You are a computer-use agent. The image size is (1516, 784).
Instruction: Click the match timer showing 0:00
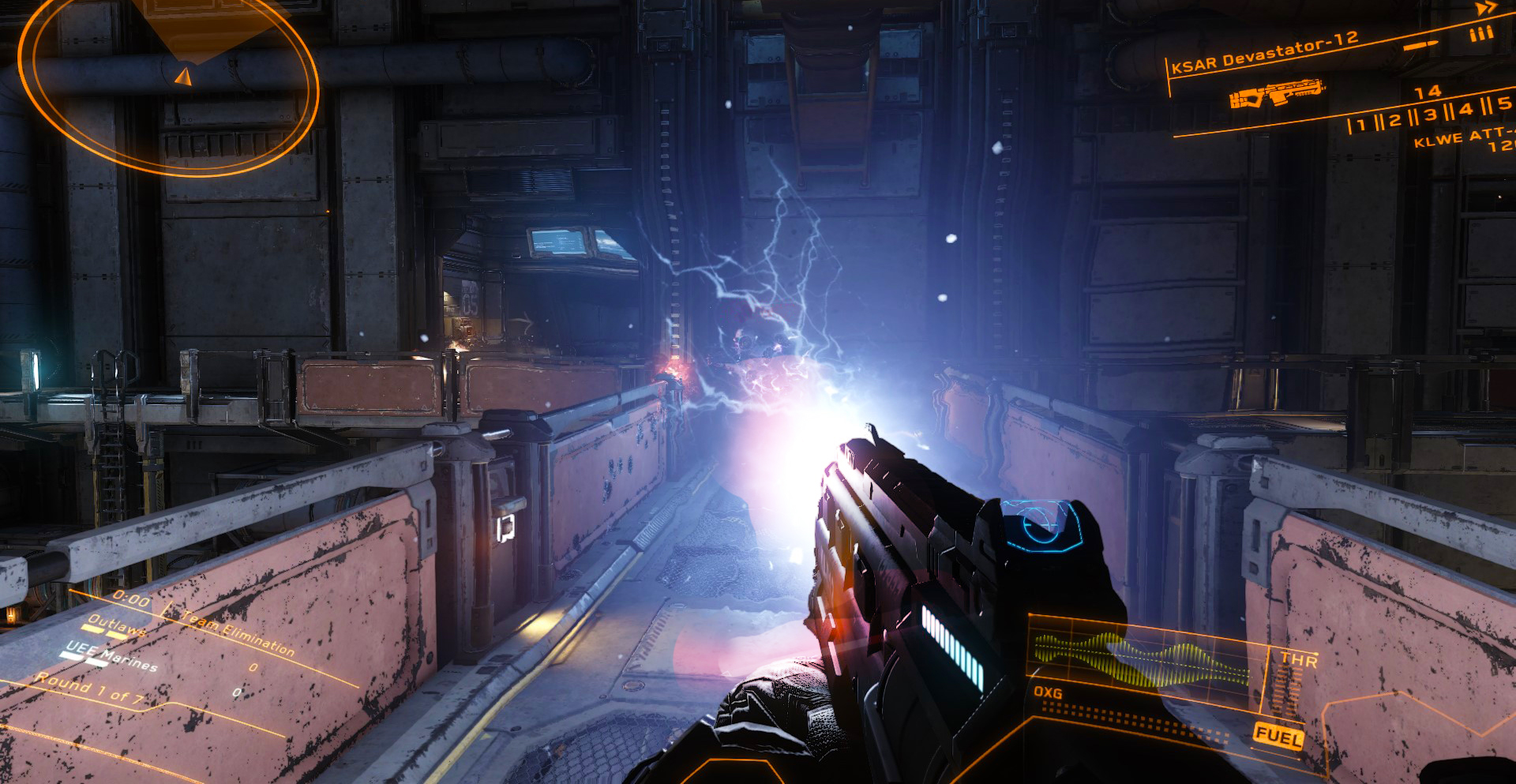[130, 599]
